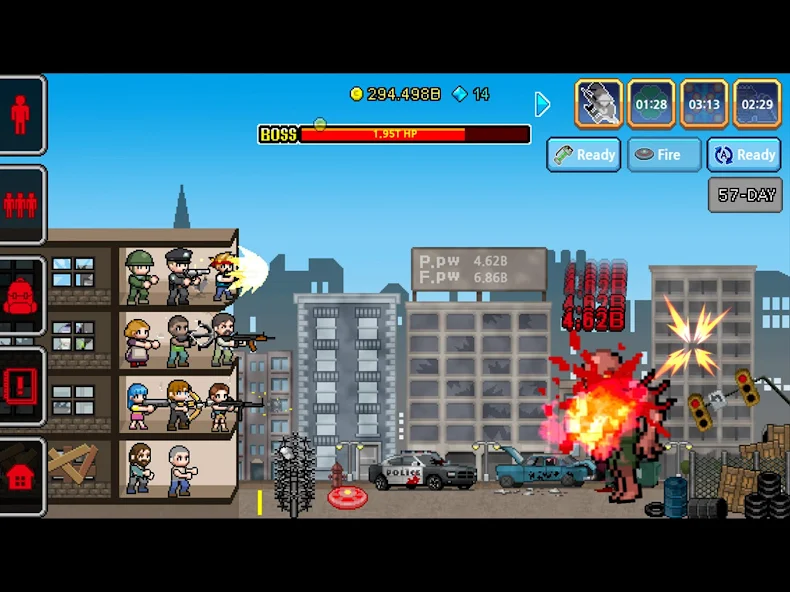Image resolution: width=790 pixels, height=592 pixels.
Task: Click the 57-DAY button
Action: click(745, 195)
